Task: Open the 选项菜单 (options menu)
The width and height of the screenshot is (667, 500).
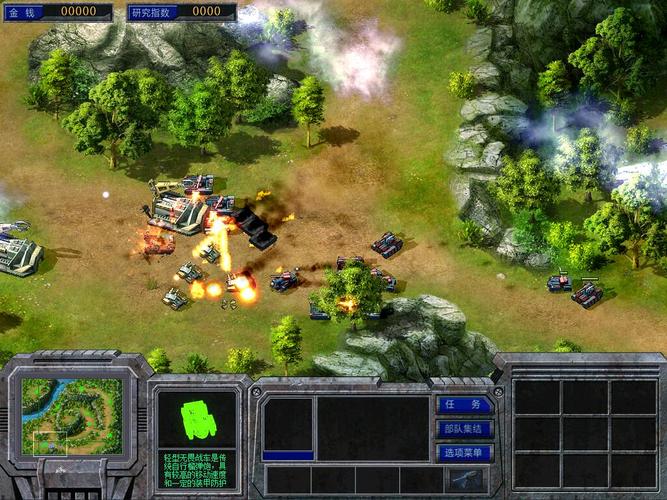Action: (465, 453)
